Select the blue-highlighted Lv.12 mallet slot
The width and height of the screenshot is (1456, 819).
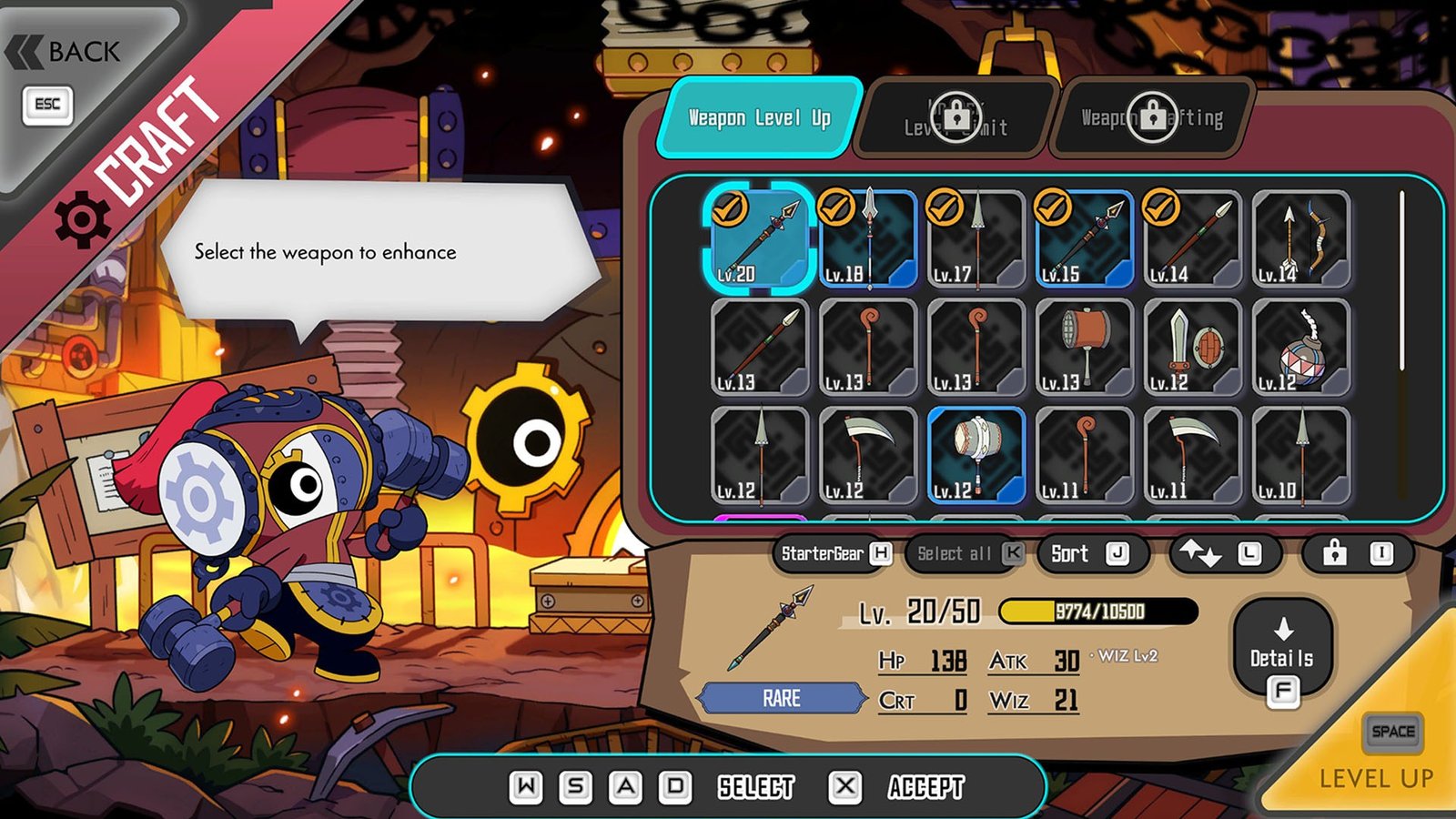pyautogui.click(x=976, y=455)
